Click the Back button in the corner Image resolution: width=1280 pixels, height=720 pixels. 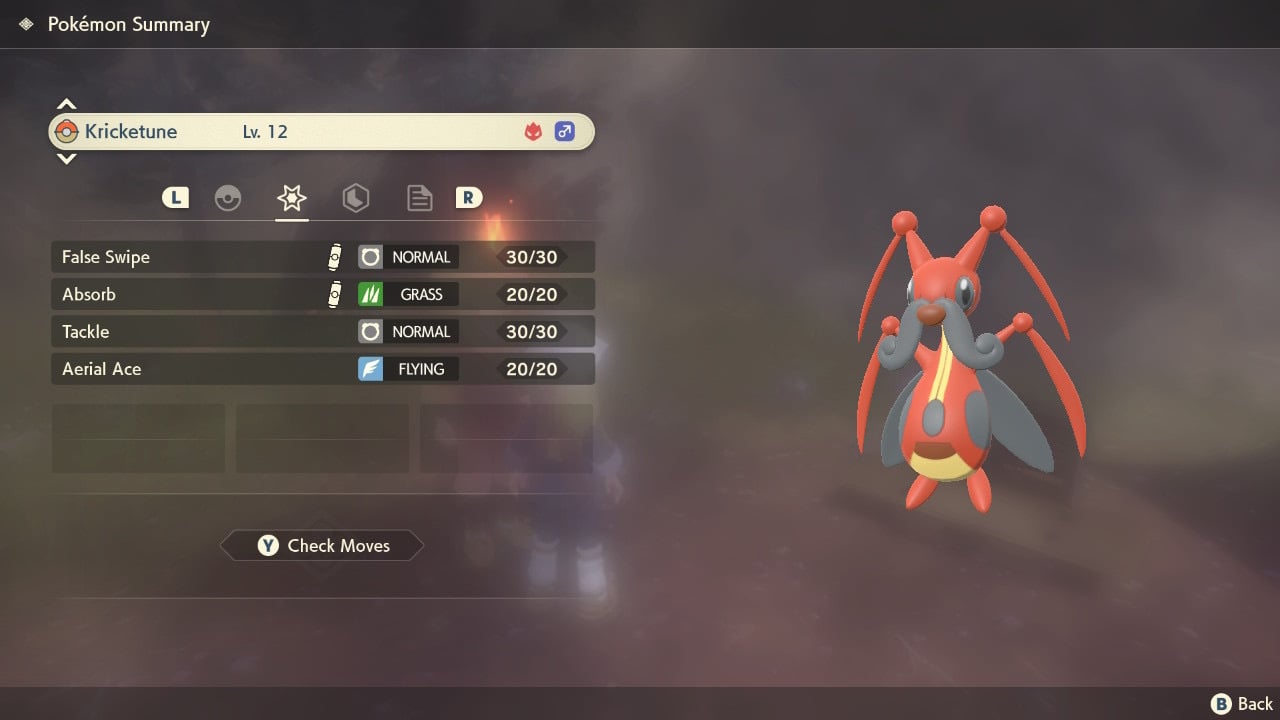pyautogui.click(x=1240, y=703)
